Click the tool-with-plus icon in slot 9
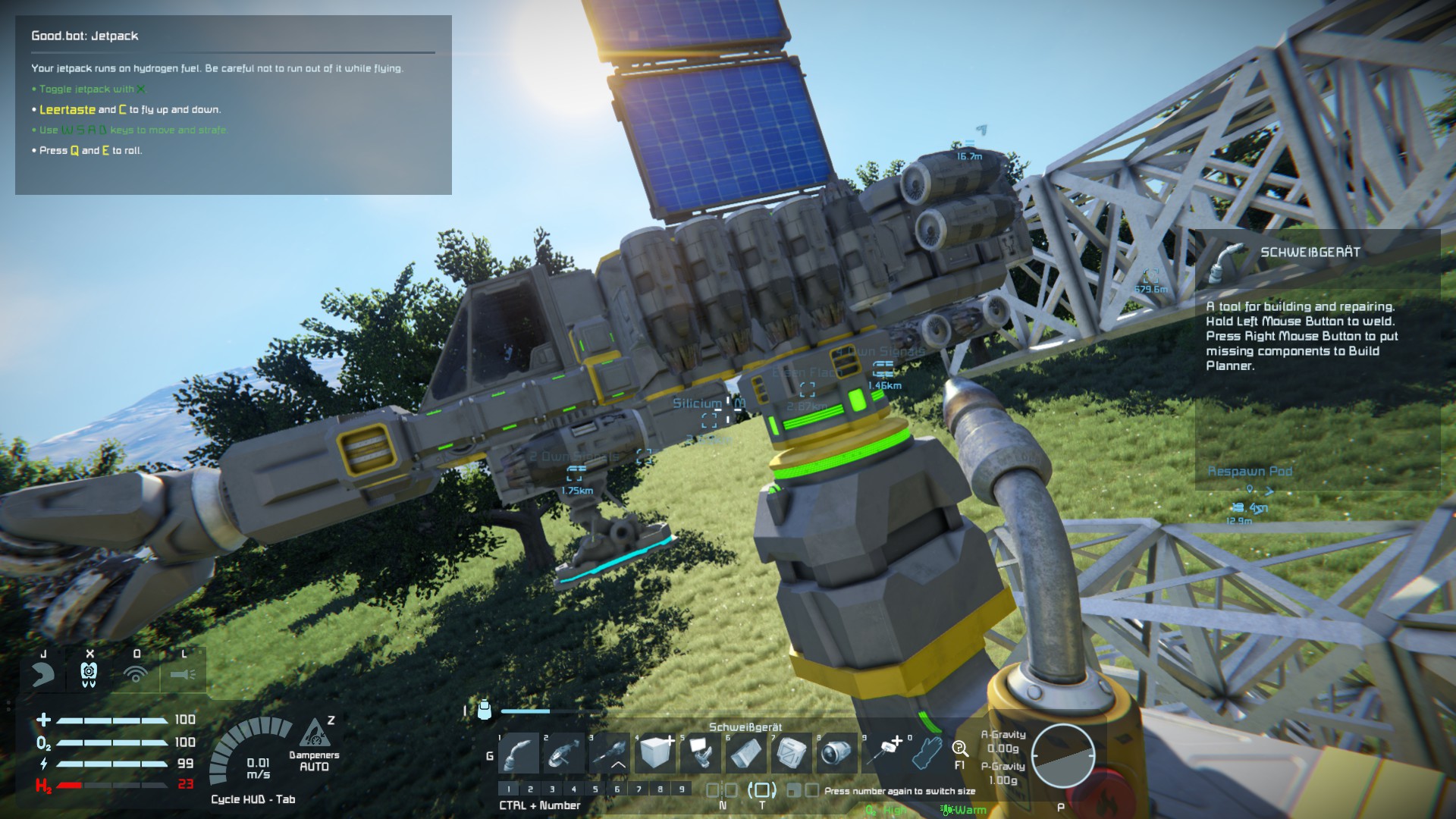This screenshot has width=1456, height=819. [883, 752]
